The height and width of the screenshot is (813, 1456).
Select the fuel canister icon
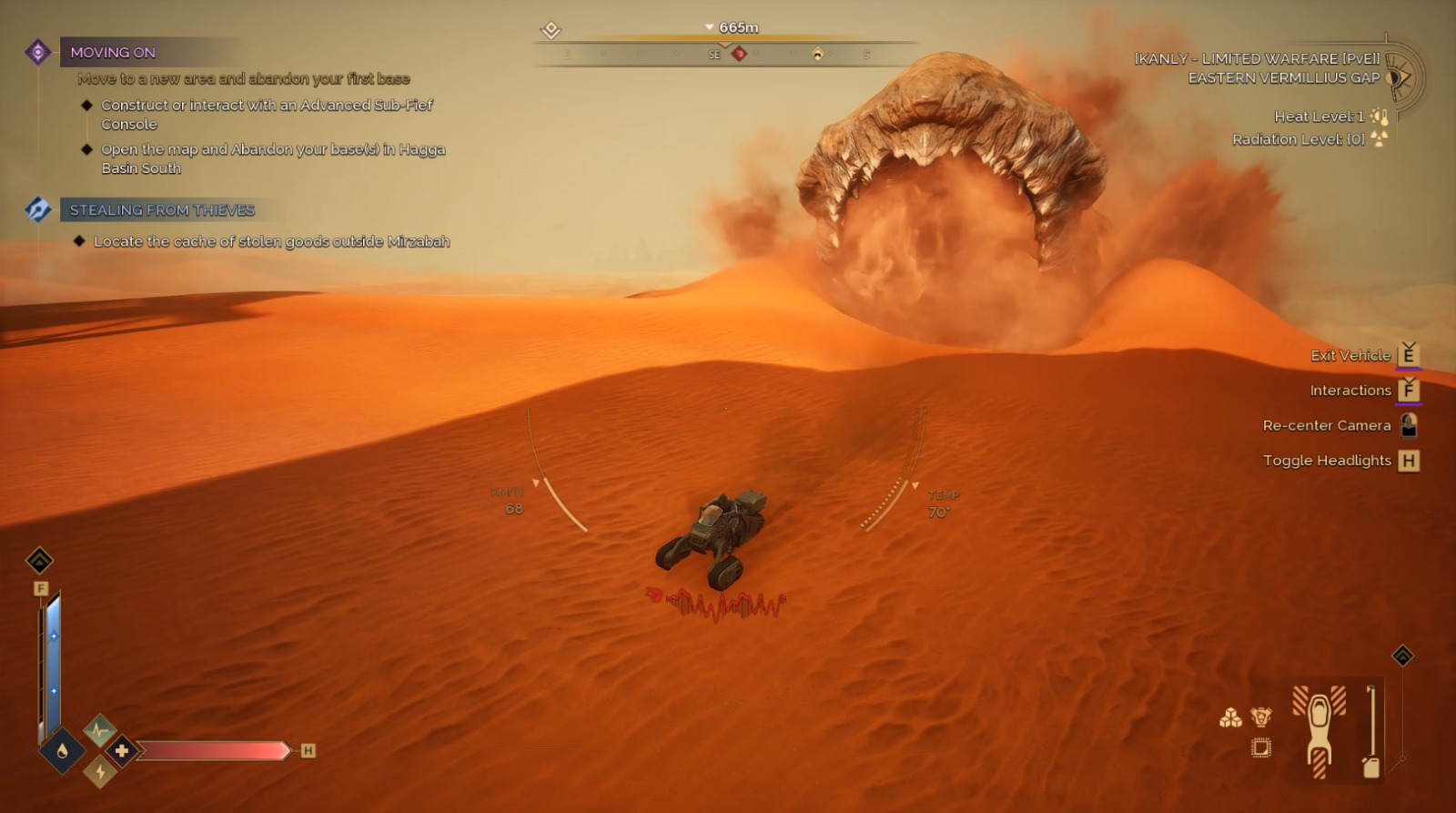1370,767
